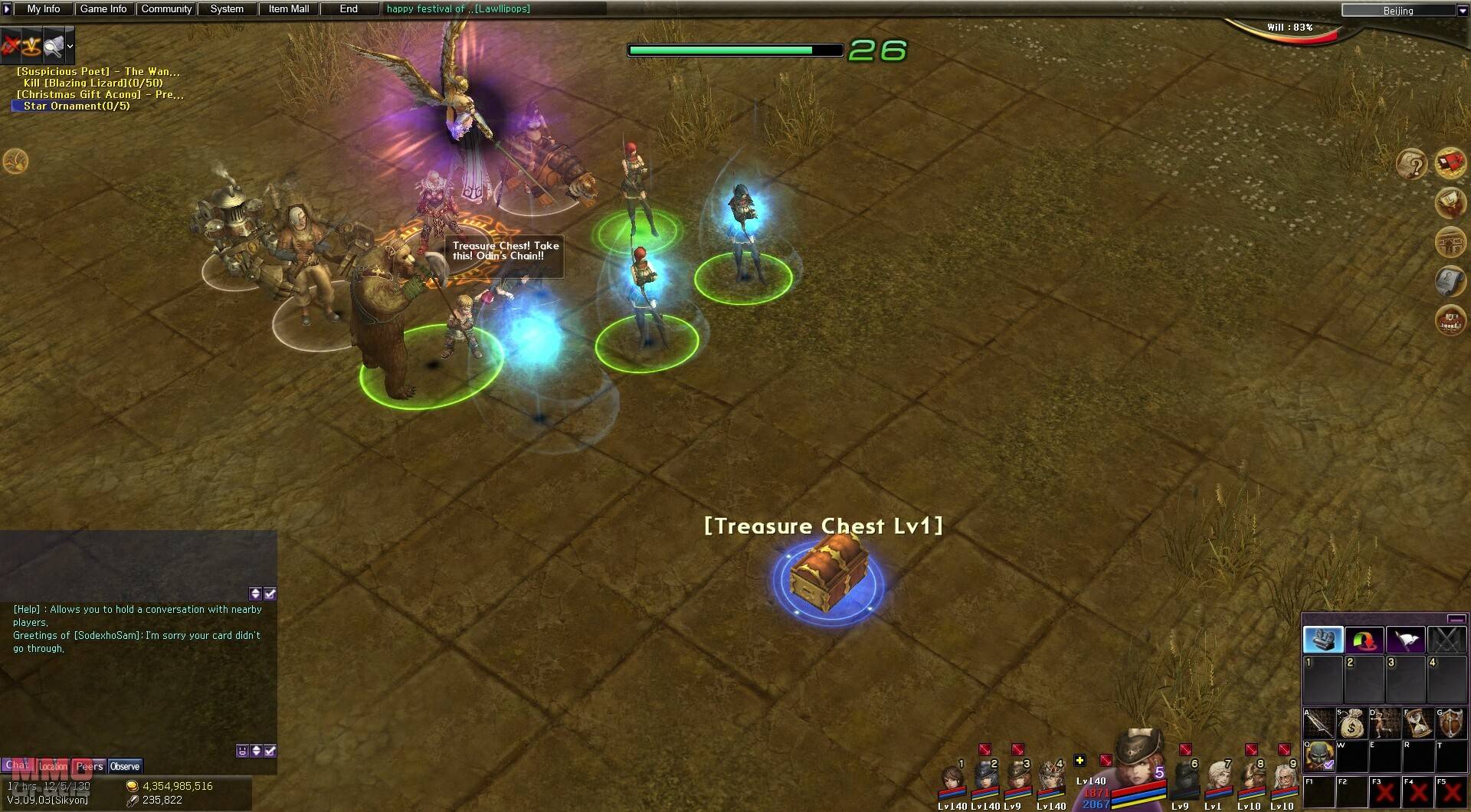Switch to the Observe chat tab
1471x812 pixels.
[125, 766]
